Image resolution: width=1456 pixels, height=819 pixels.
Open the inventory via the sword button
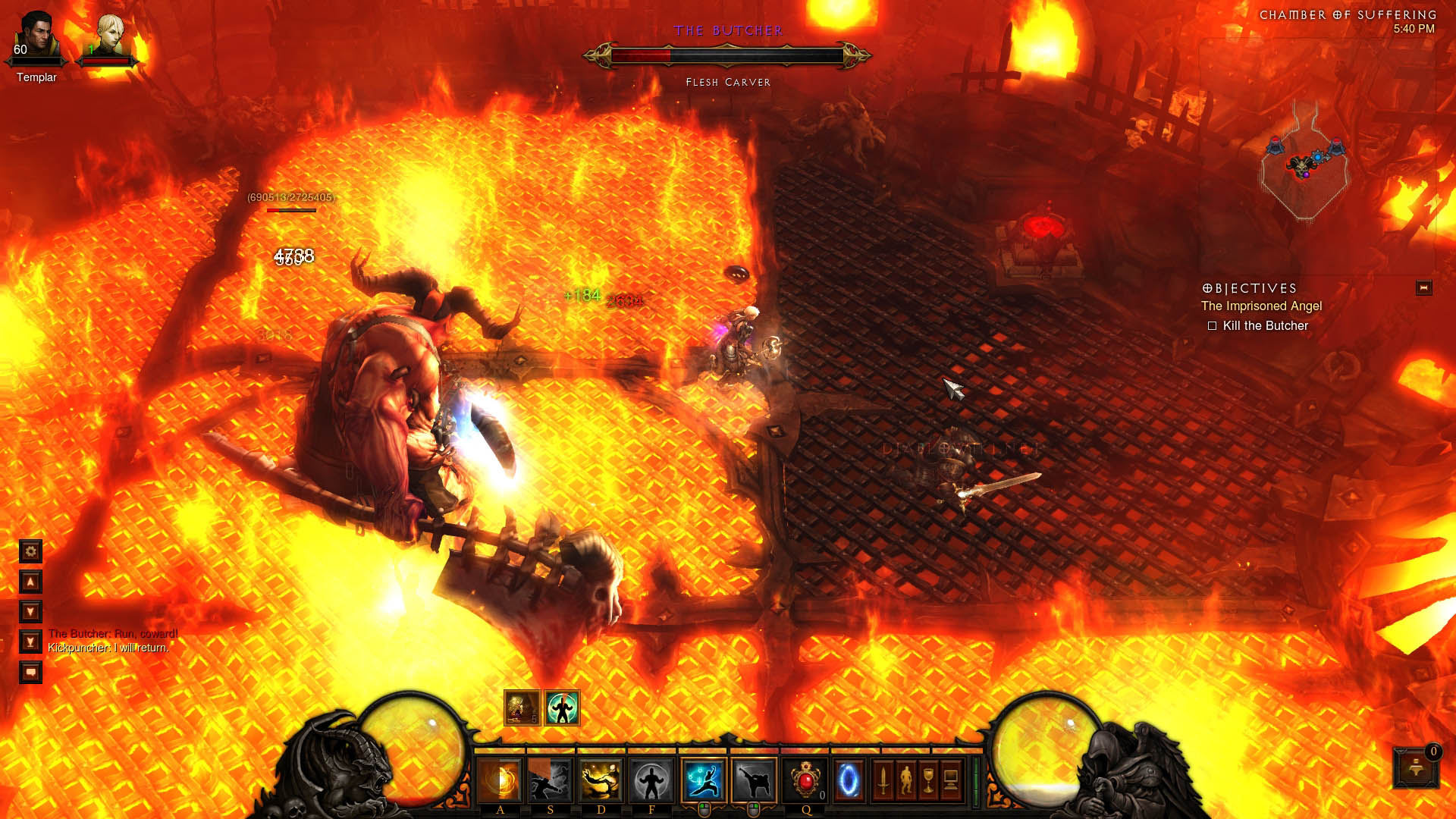883,780
